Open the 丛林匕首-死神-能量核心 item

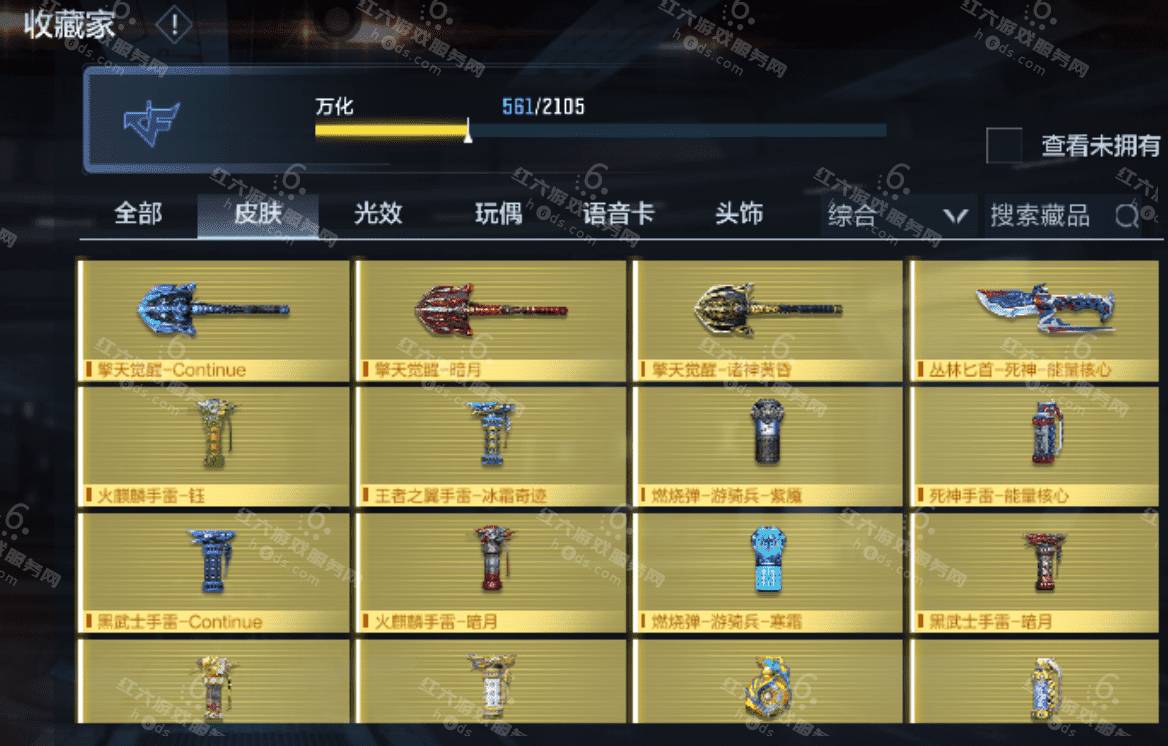[x=1037, y=320]
